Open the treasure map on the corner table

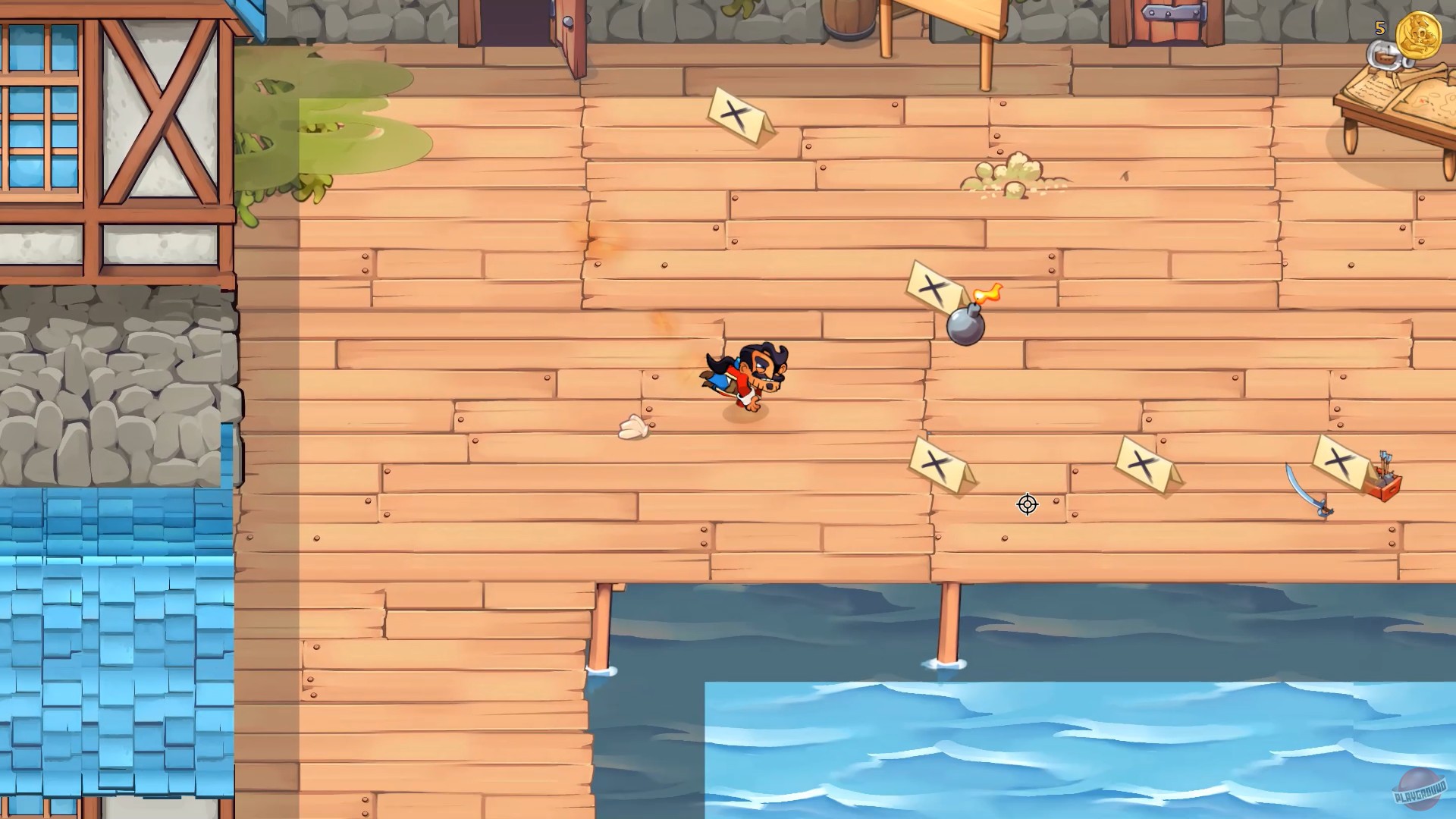click(x=1429, y=102)
